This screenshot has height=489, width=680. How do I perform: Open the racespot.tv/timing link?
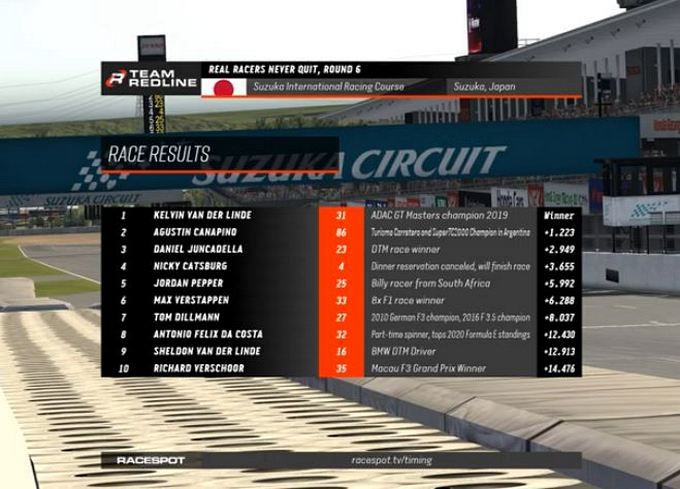[391, 460]
